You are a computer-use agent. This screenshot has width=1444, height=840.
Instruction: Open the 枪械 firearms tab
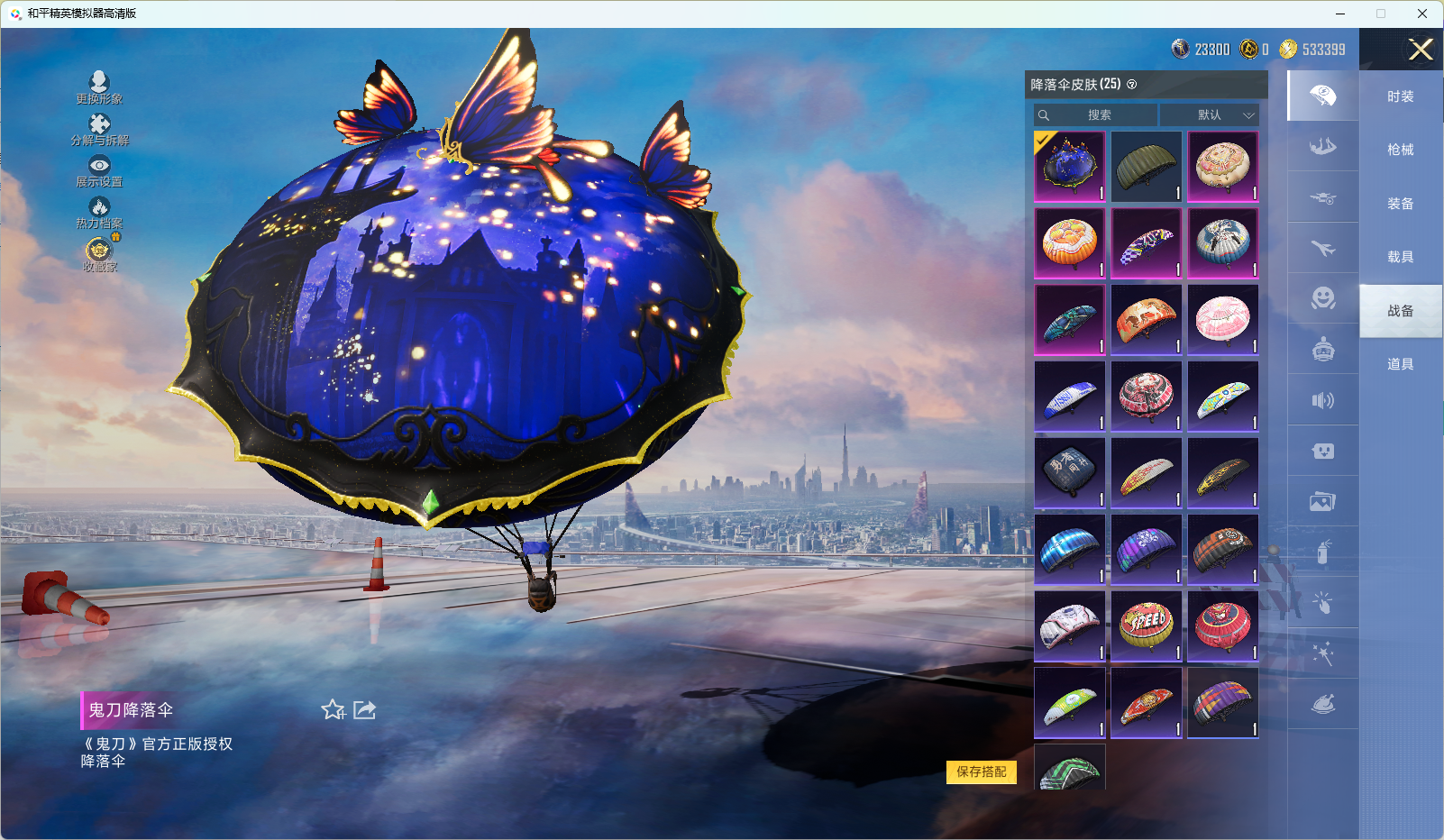(1400, 150)
